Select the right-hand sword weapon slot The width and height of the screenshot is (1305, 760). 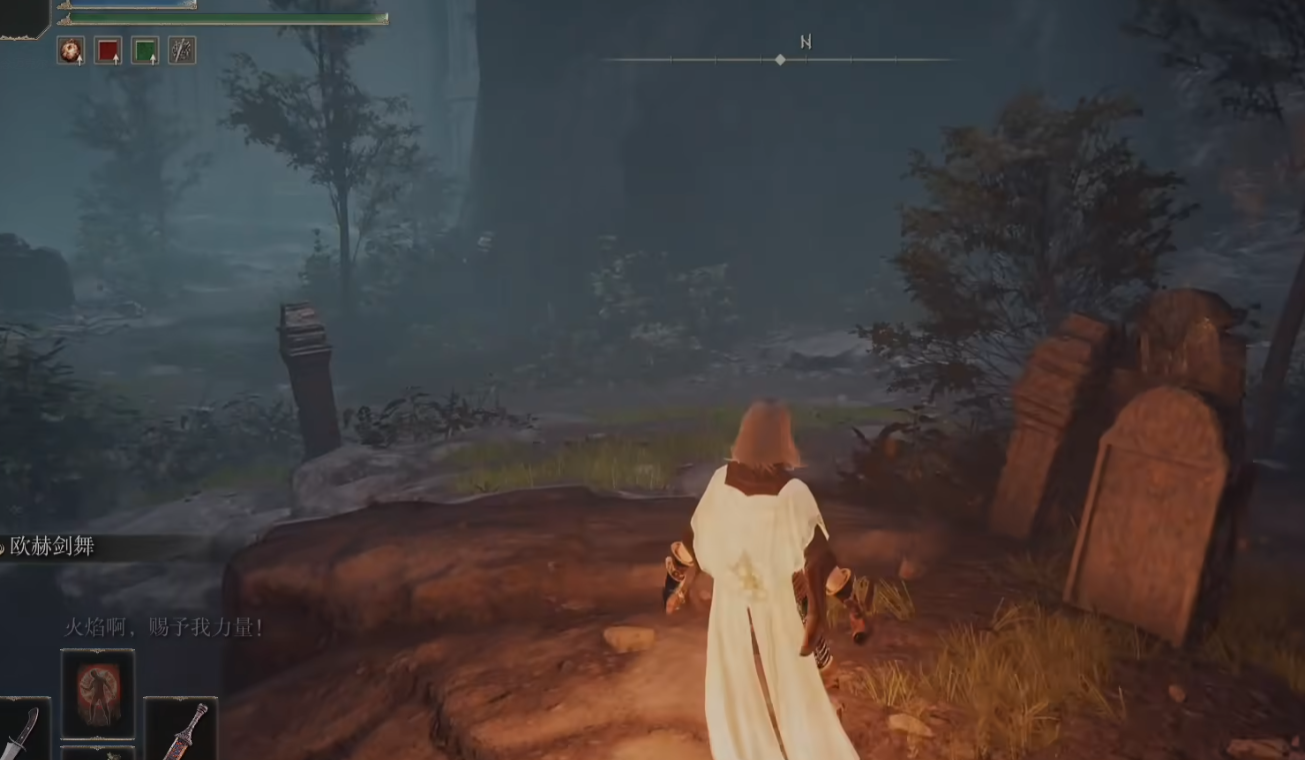point(181,730)
